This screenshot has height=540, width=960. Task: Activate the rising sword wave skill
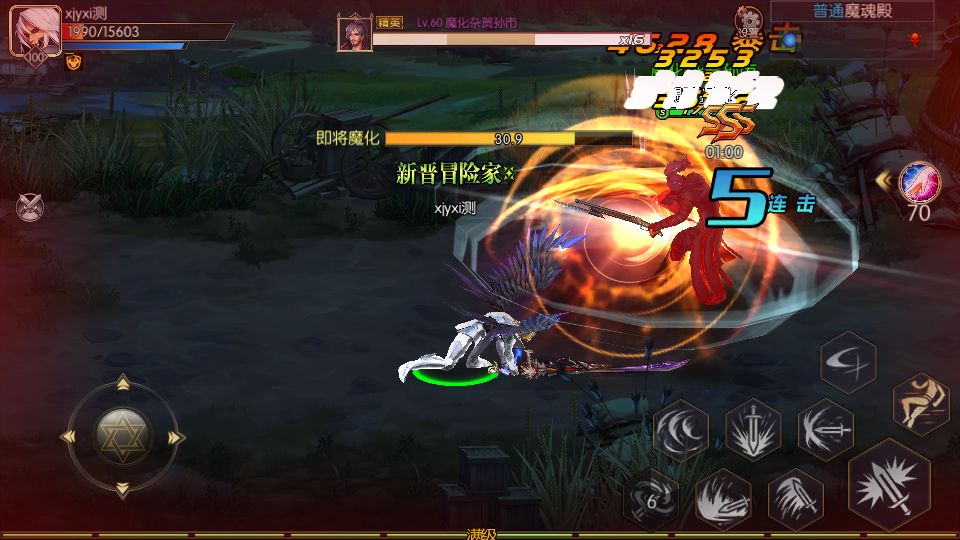pos(722,497)
